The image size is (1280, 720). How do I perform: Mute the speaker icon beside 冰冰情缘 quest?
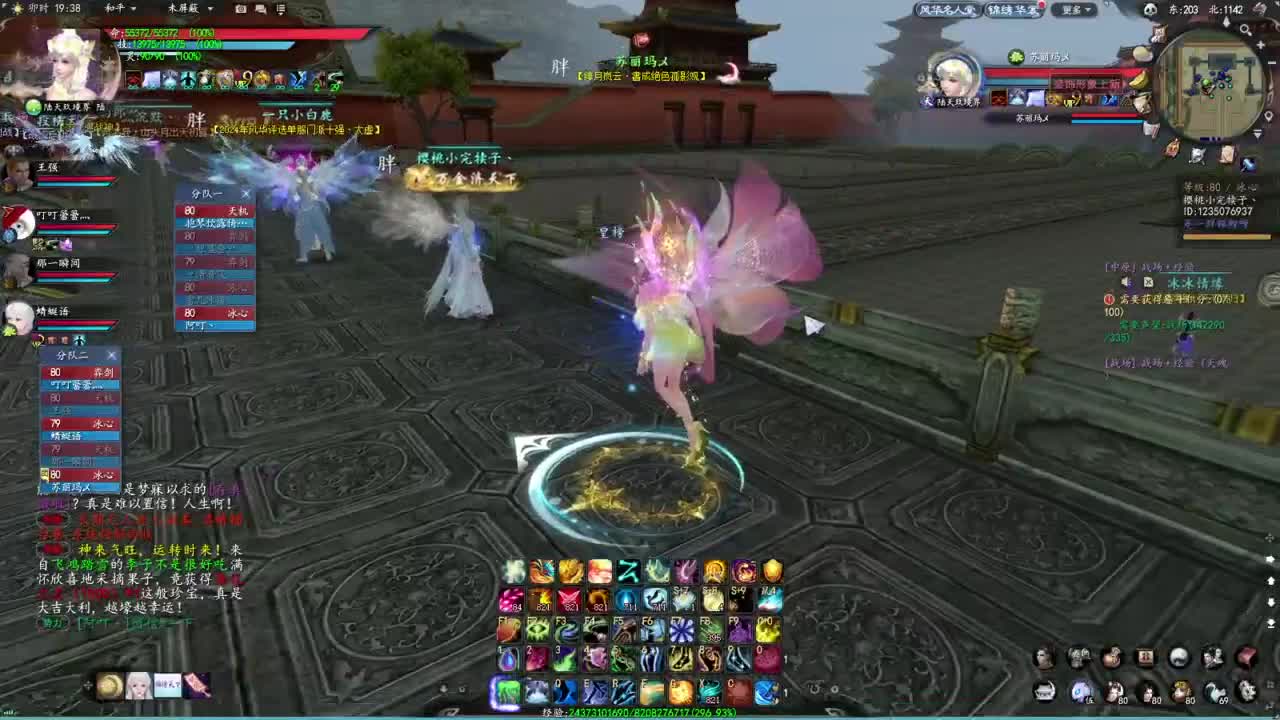click(1125, 282)
